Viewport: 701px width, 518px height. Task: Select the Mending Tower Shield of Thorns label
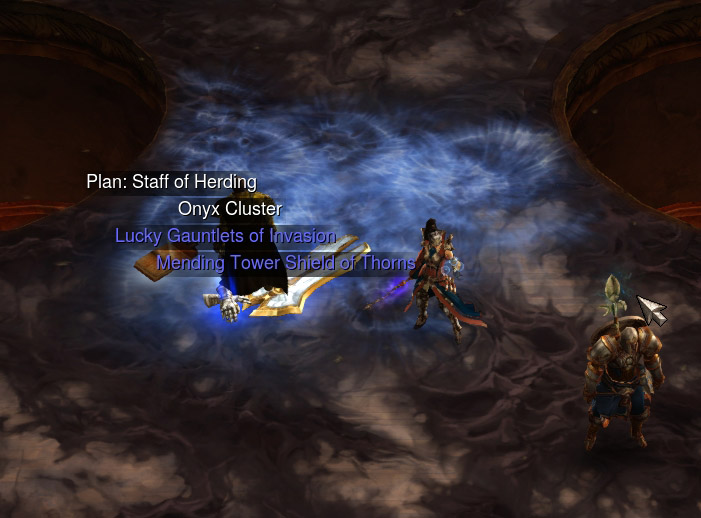(x=285, y=263)
